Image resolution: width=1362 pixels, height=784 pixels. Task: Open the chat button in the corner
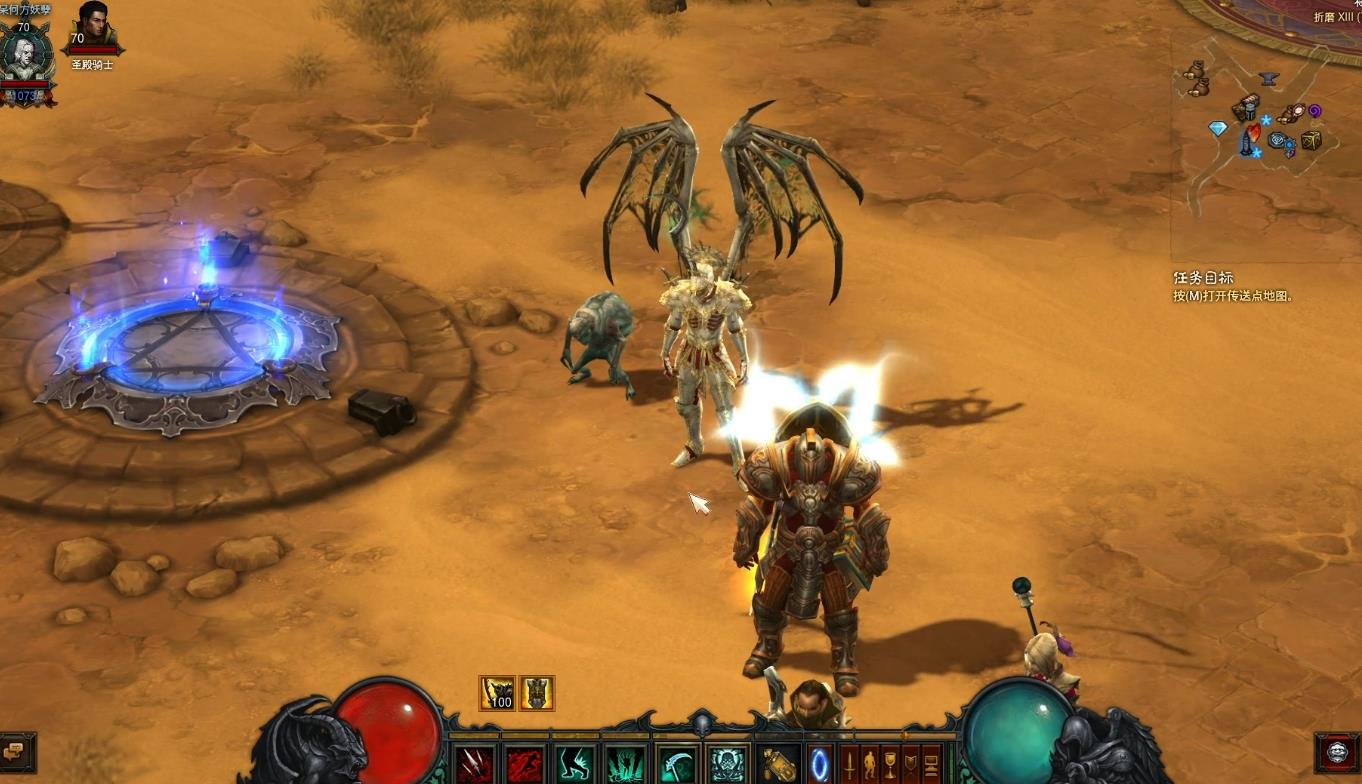[17, 751]
